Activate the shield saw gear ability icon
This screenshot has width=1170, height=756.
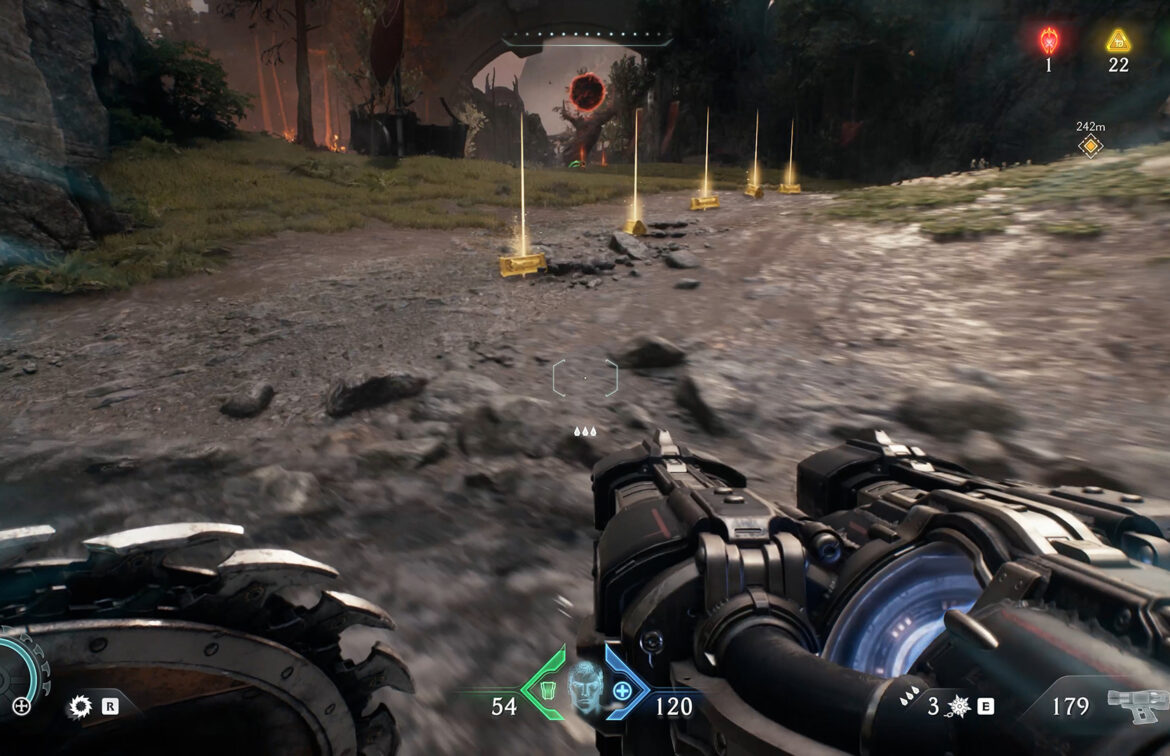(x=79, y=707)
